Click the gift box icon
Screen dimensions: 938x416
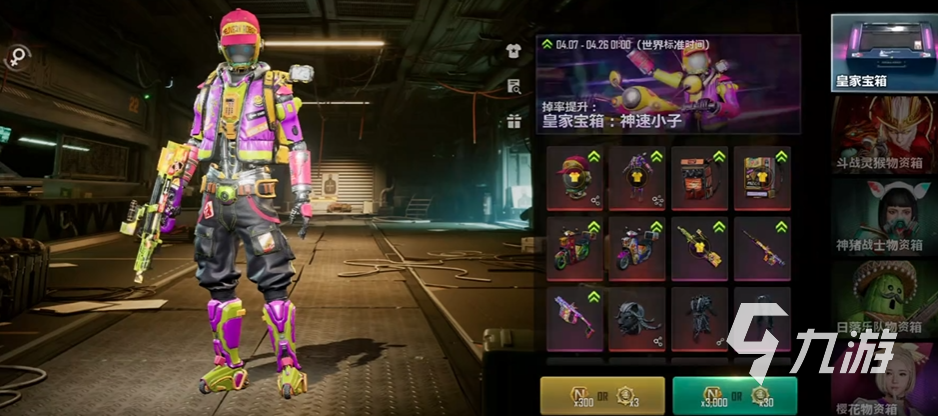pos(514,122)
